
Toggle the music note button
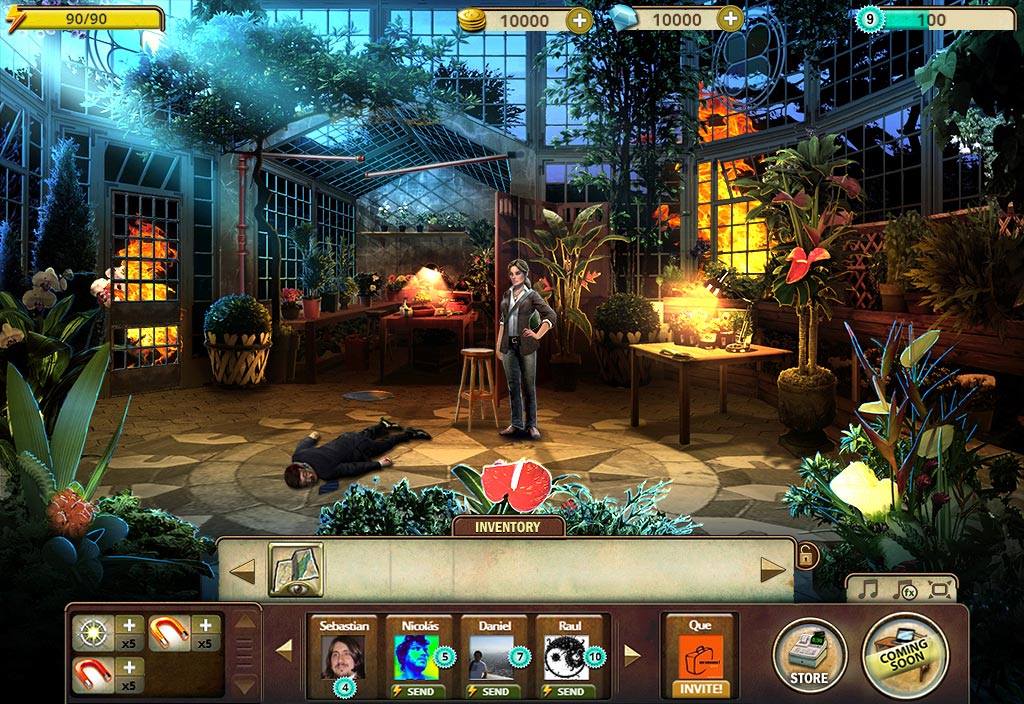pyautogui.click(x=868, y=590)
